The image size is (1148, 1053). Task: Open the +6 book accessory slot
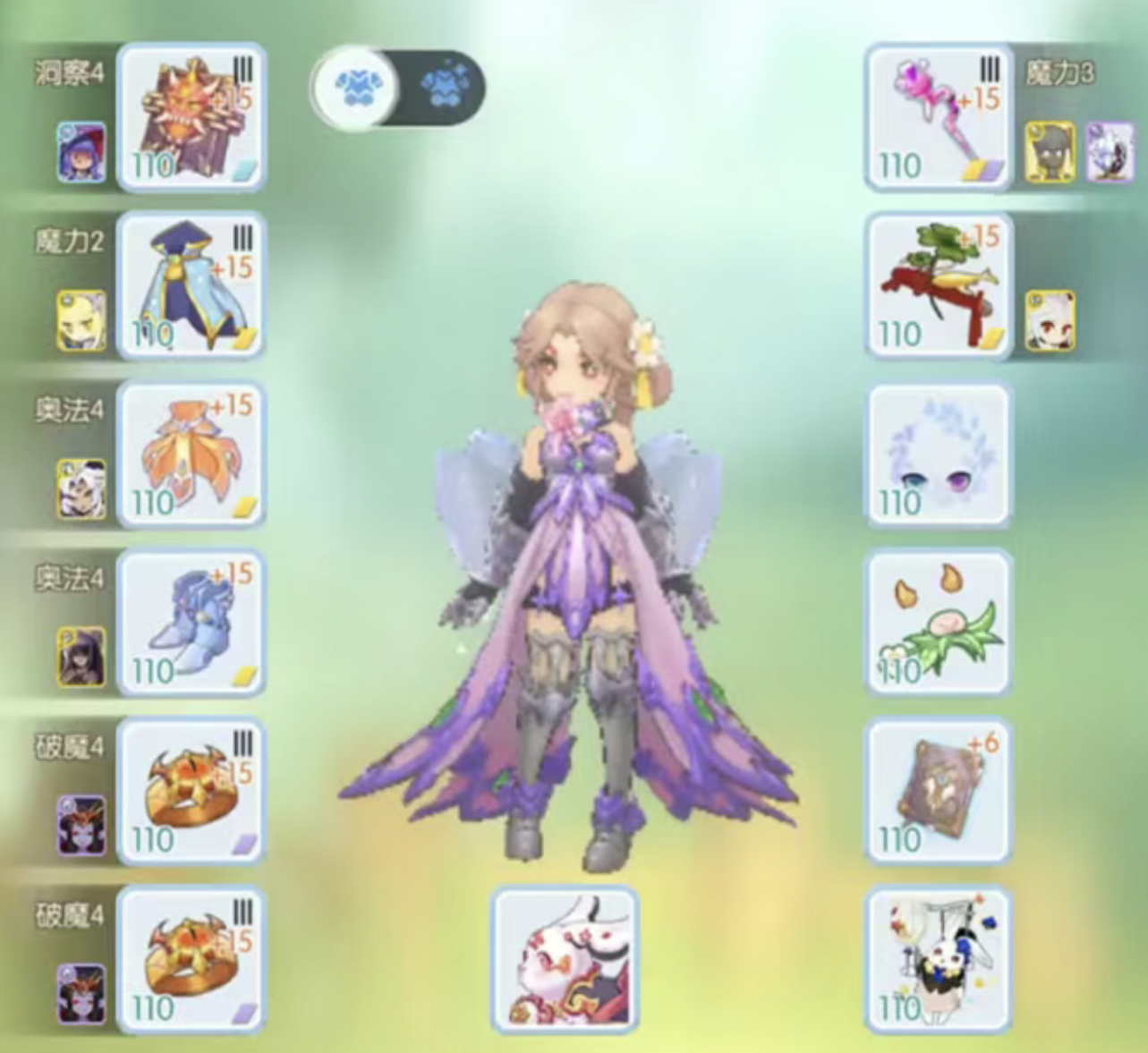tap(937, 792)
